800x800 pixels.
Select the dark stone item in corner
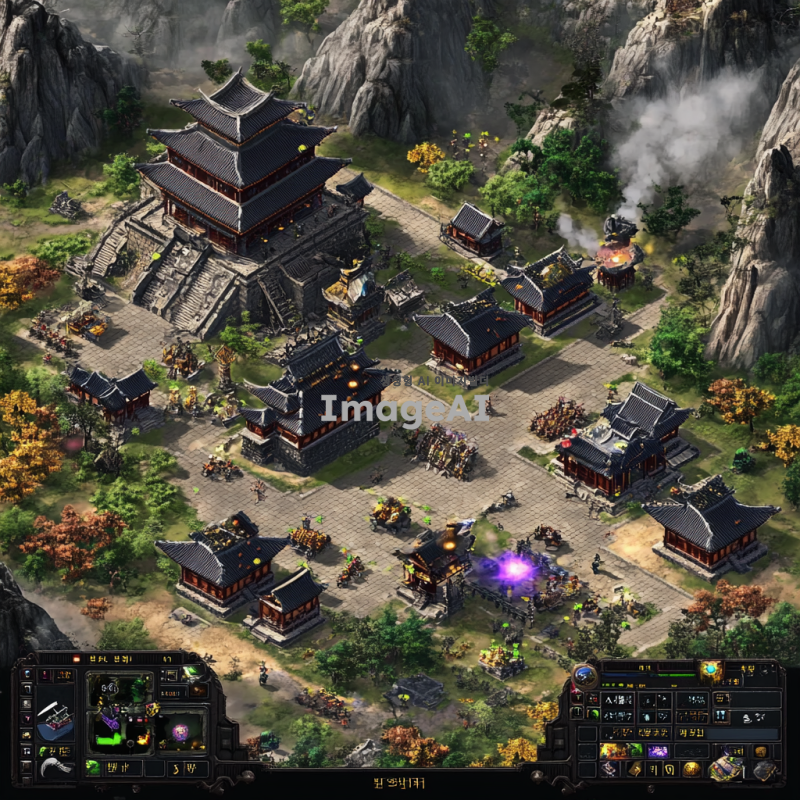[765, 769]
